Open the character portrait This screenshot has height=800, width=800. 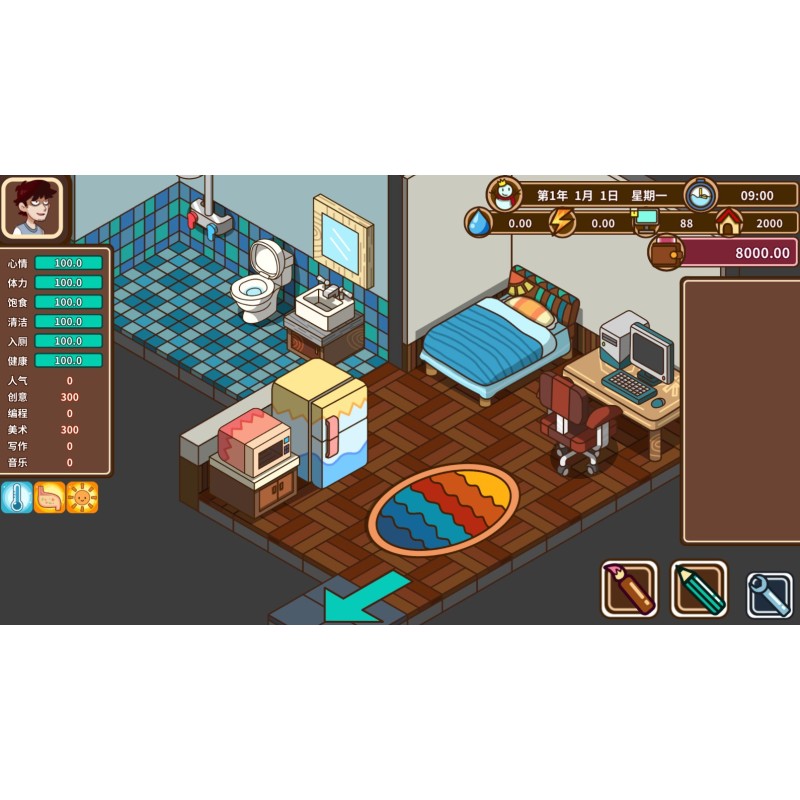click(x=33, y=207)
